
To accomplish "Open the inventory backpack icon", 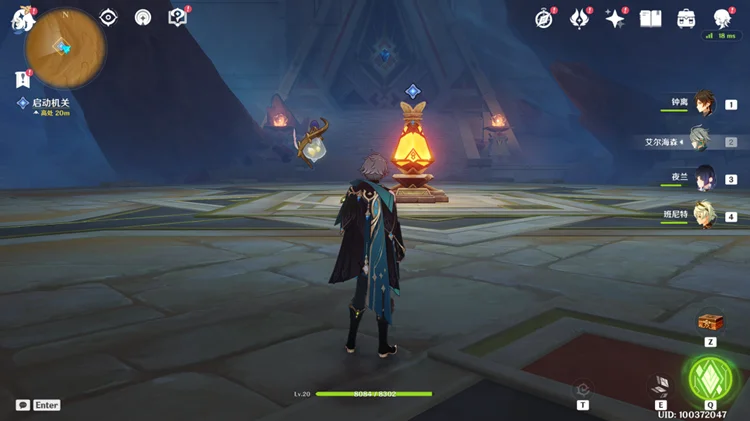I will [x=686, y=18].
